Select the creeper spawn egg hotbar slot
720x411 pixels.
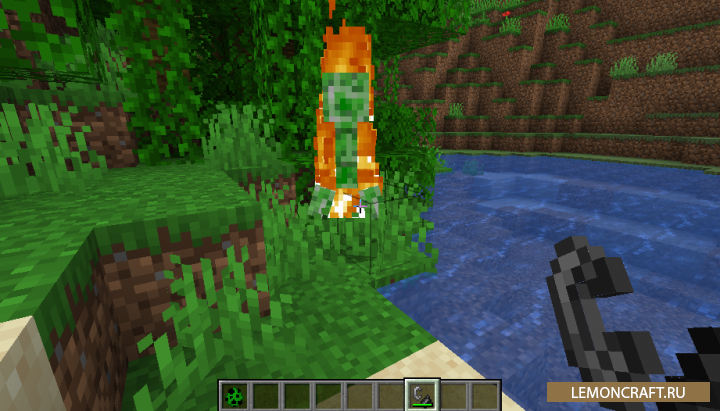[234, 395]
